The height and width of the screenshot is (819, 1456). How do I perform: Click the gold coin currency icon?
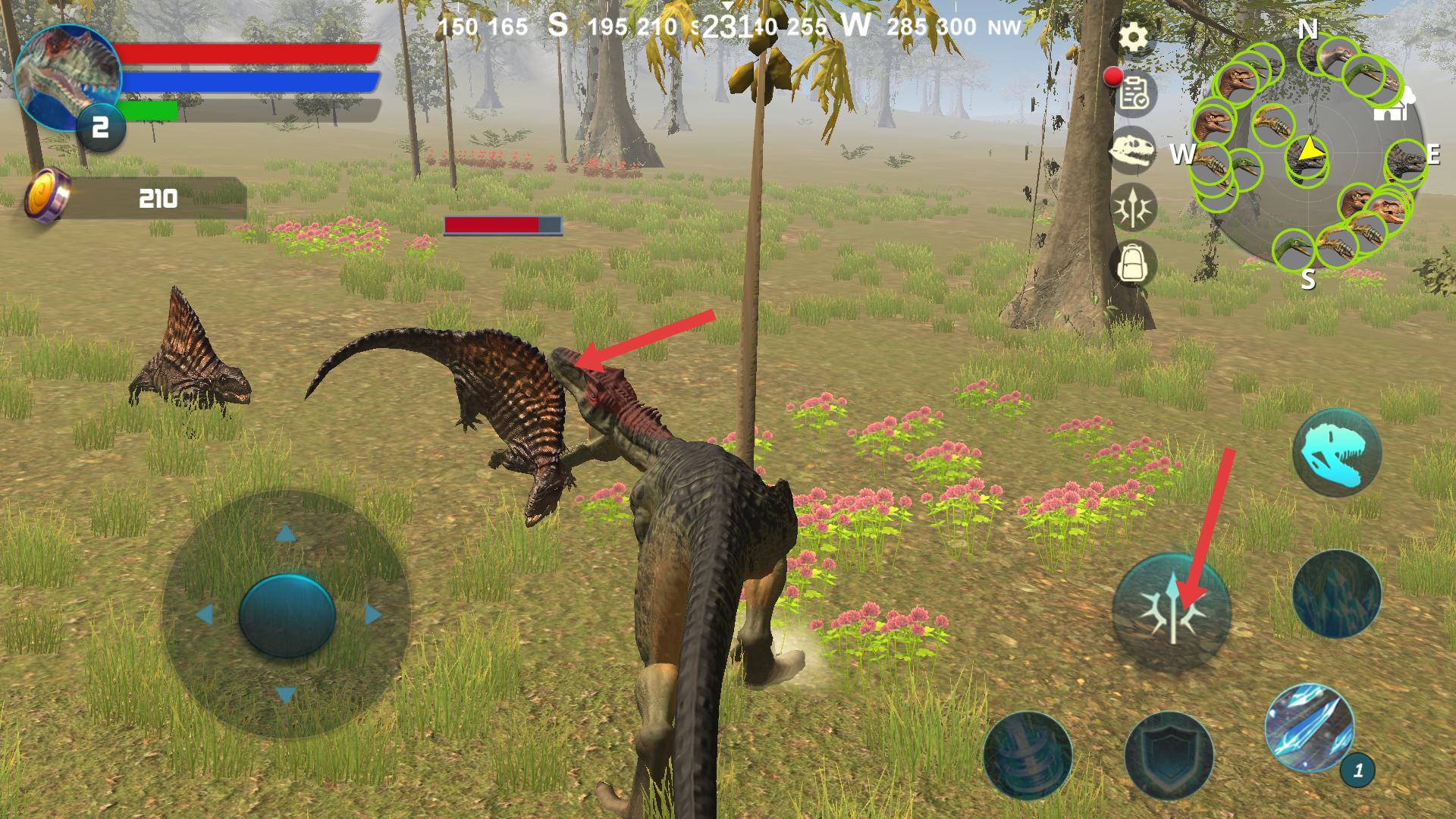coord(47,197)
